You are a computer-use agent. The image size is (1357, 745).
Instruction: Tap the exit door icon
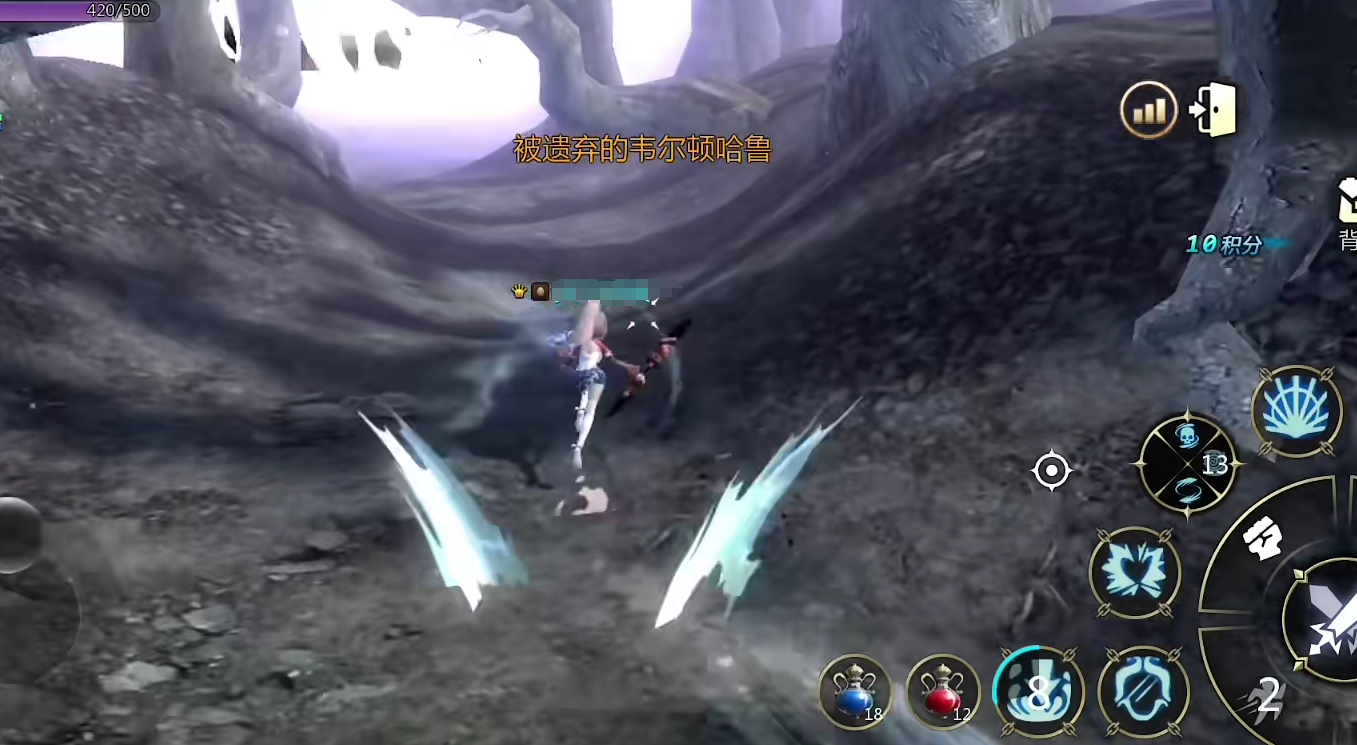click(x=1214, y=110)
